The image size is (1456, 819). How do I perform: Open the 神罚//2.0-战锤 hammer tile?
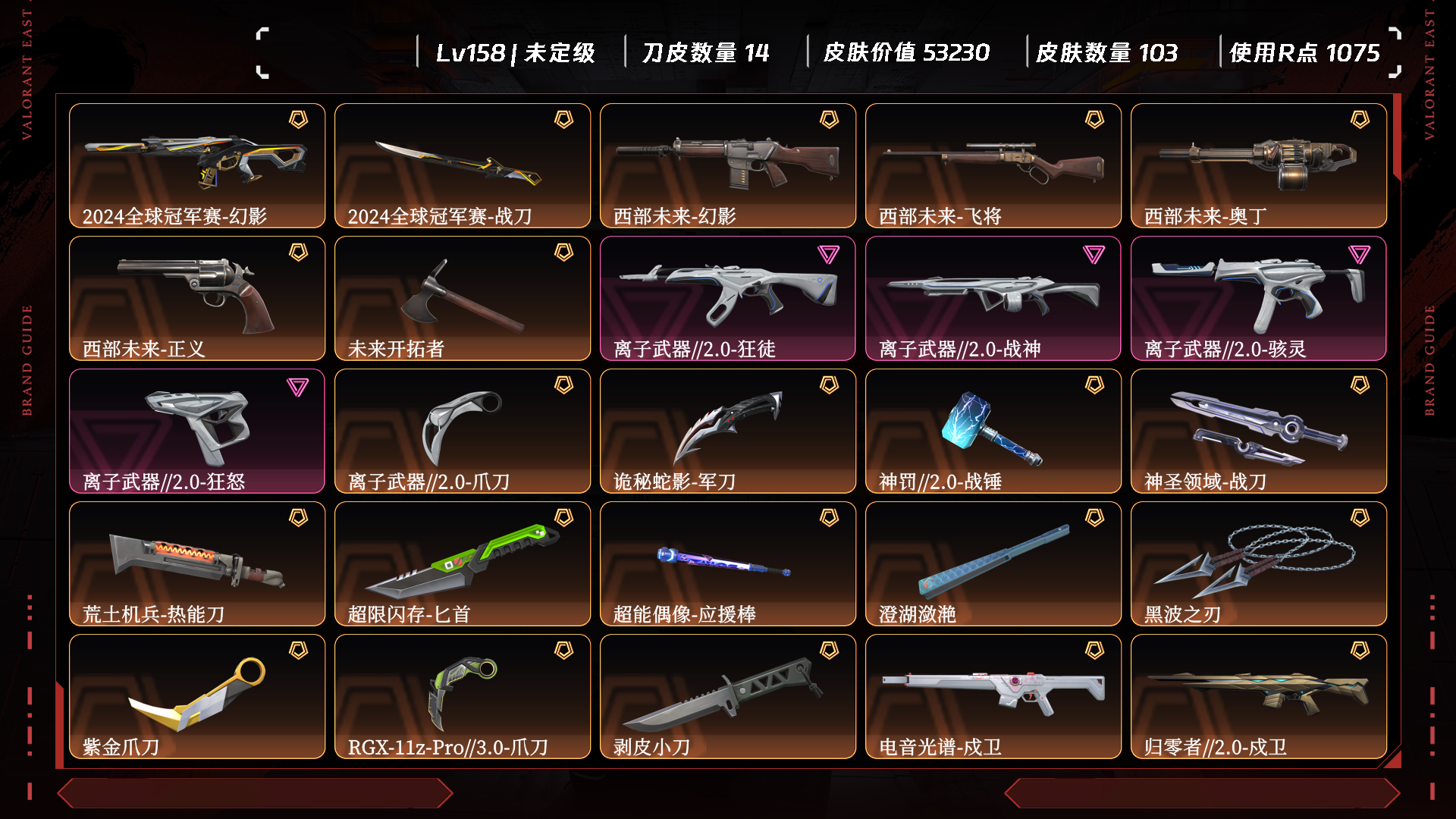coord(993,431)
